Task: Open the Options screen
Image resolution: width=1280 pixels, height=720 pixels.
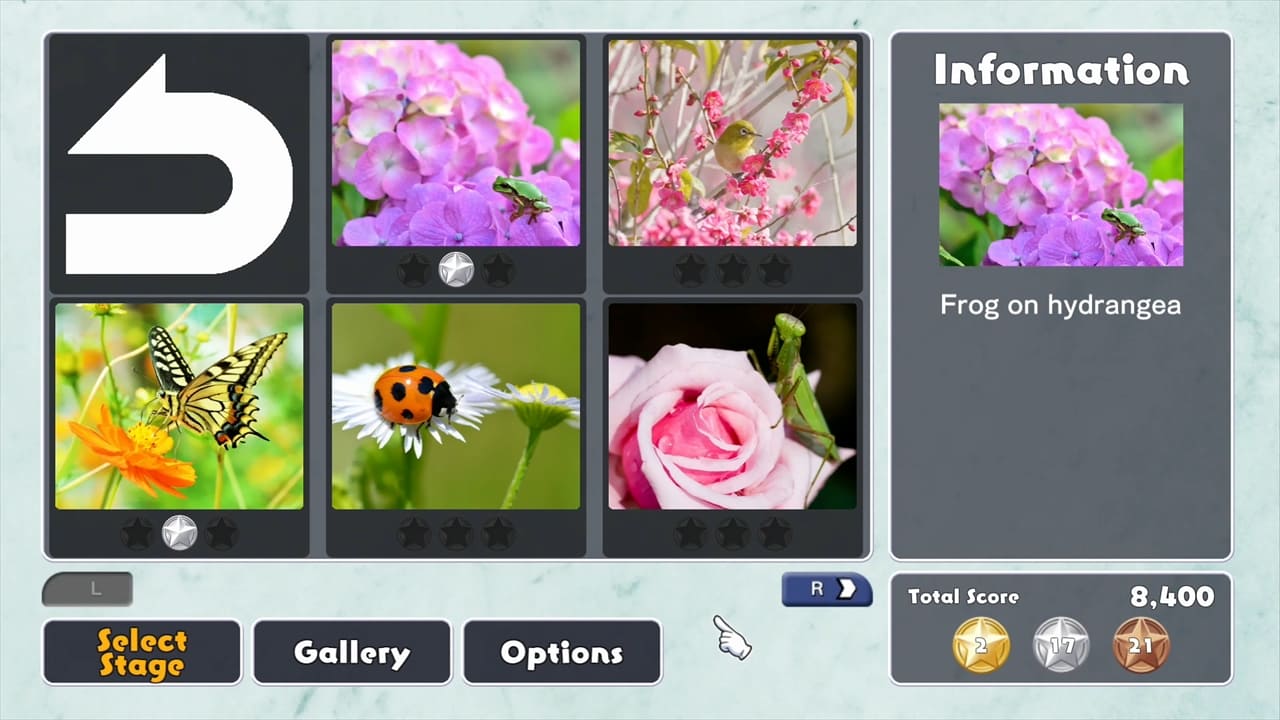Action: pyautogui.click(x=562, y=652)
